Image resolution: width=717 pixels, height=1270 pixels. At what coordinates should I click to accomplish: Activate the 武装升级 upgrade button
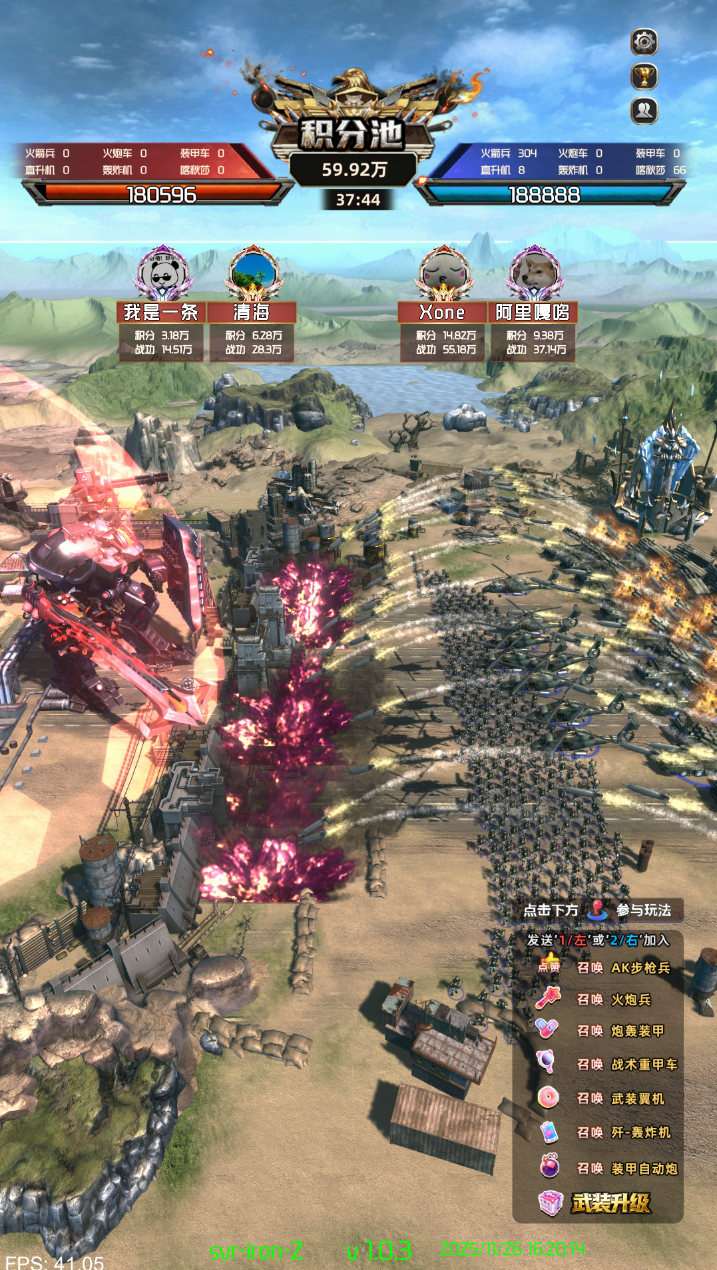point(597,1203)
